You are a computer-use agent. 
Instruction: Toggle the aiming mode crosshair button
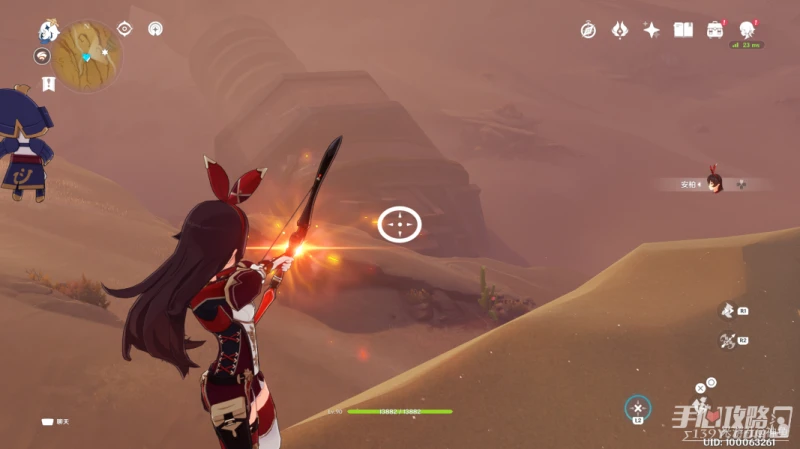(638, 408)
